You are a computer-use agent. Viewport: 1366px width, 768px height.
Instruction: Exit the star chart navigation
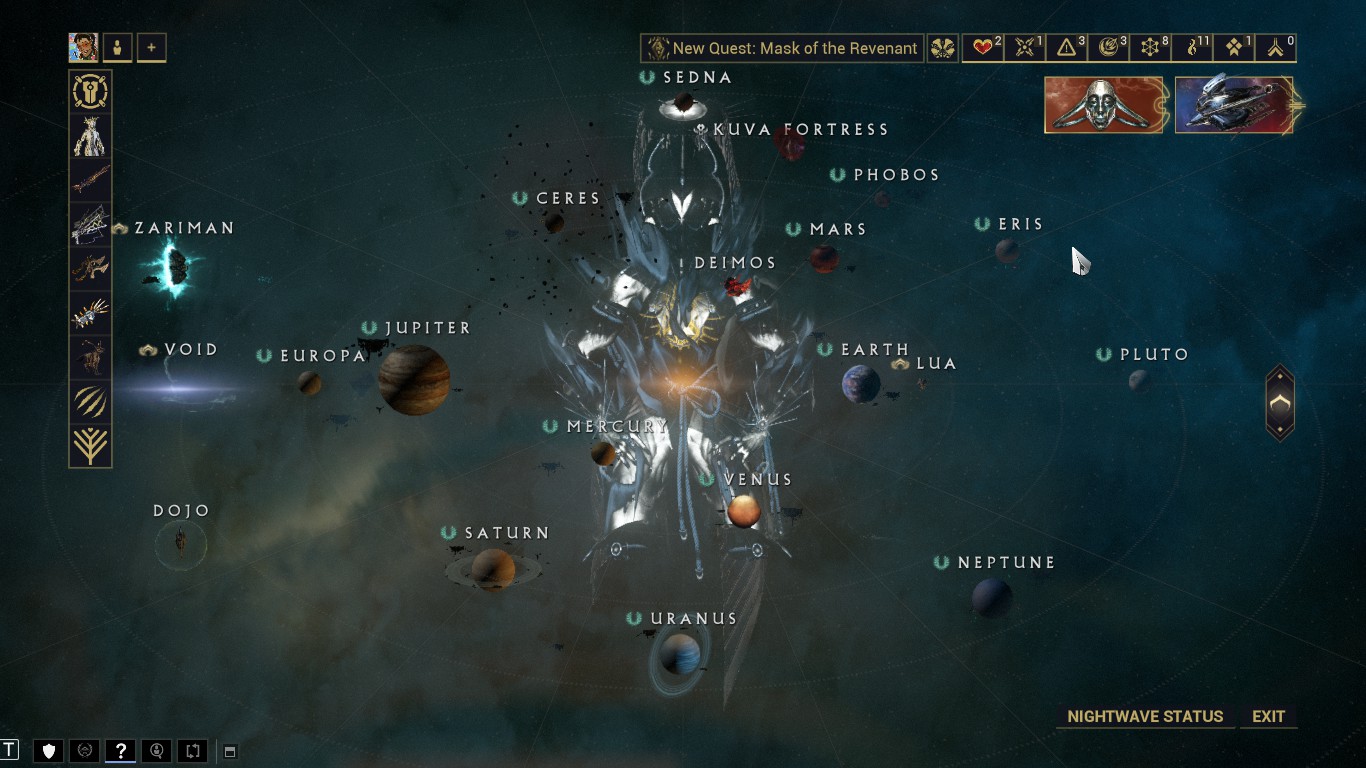(1268, 716)
